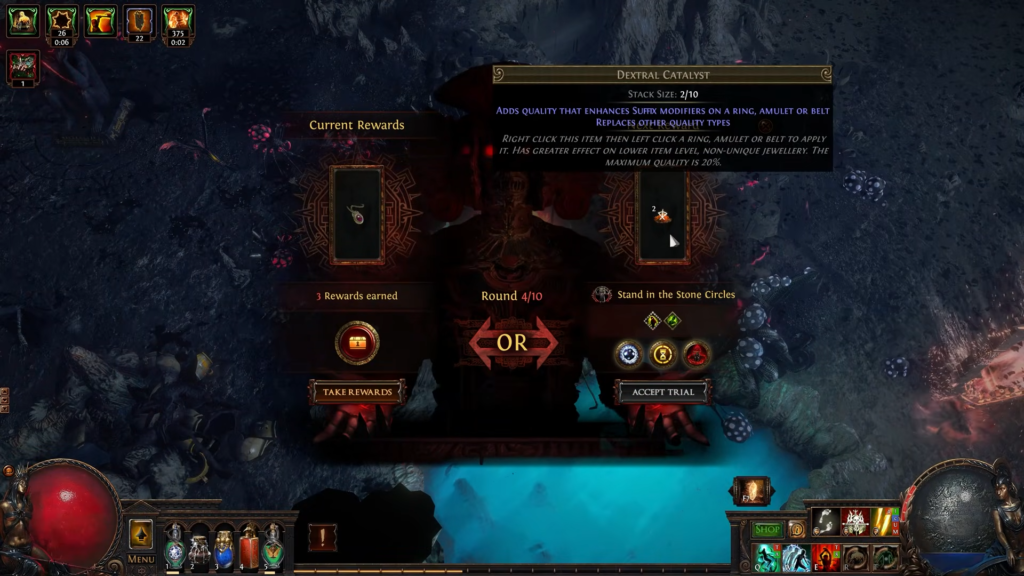The image size is (1024, 576).
Task: Activate the icy blue skill on W
Action: (x=796, y=557)
